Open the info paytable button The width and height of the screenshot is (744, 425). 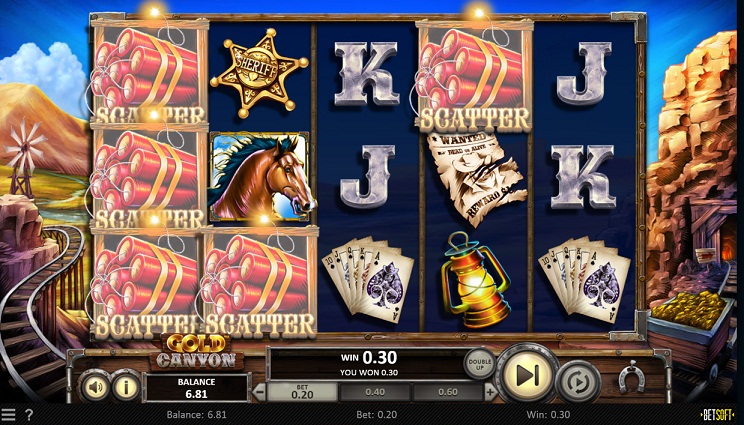coord(125,385)
